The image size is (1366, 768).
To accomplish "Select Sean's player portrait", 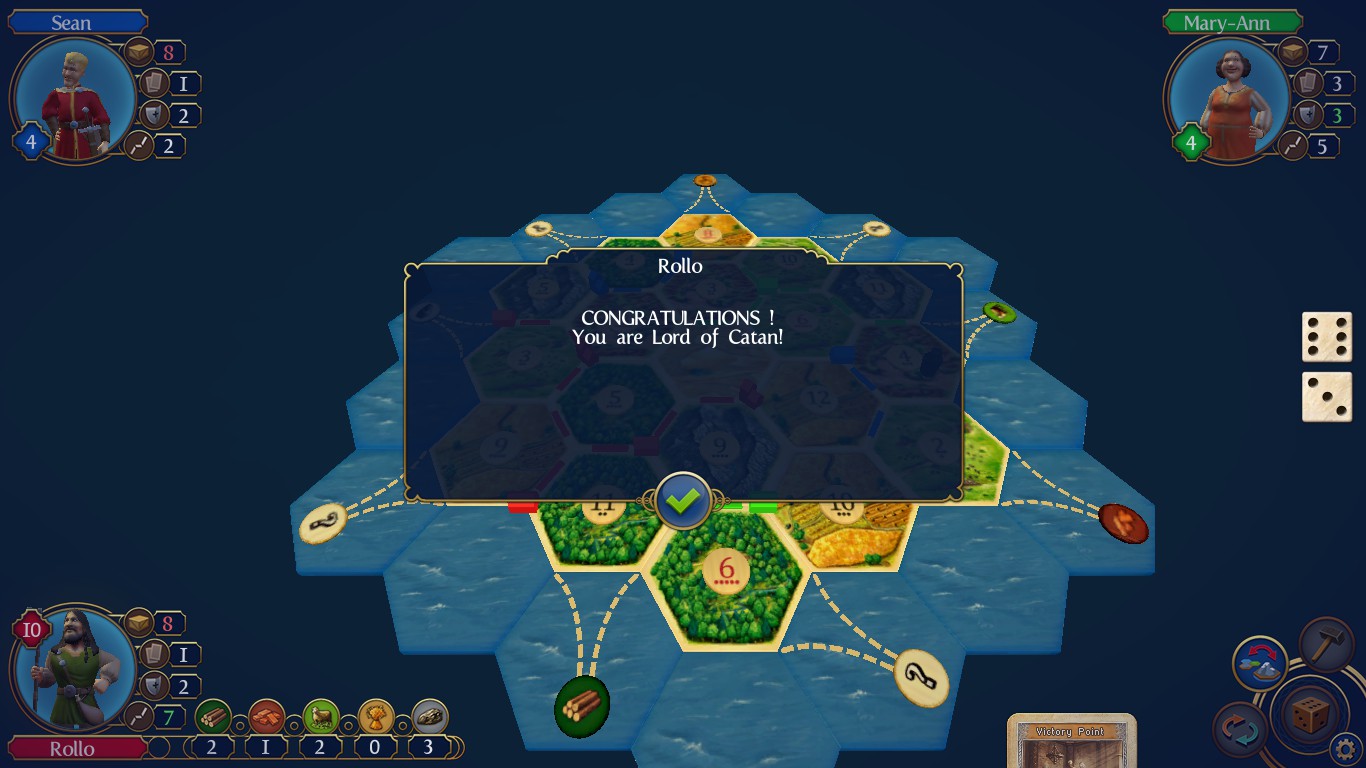I will (74, 100).
